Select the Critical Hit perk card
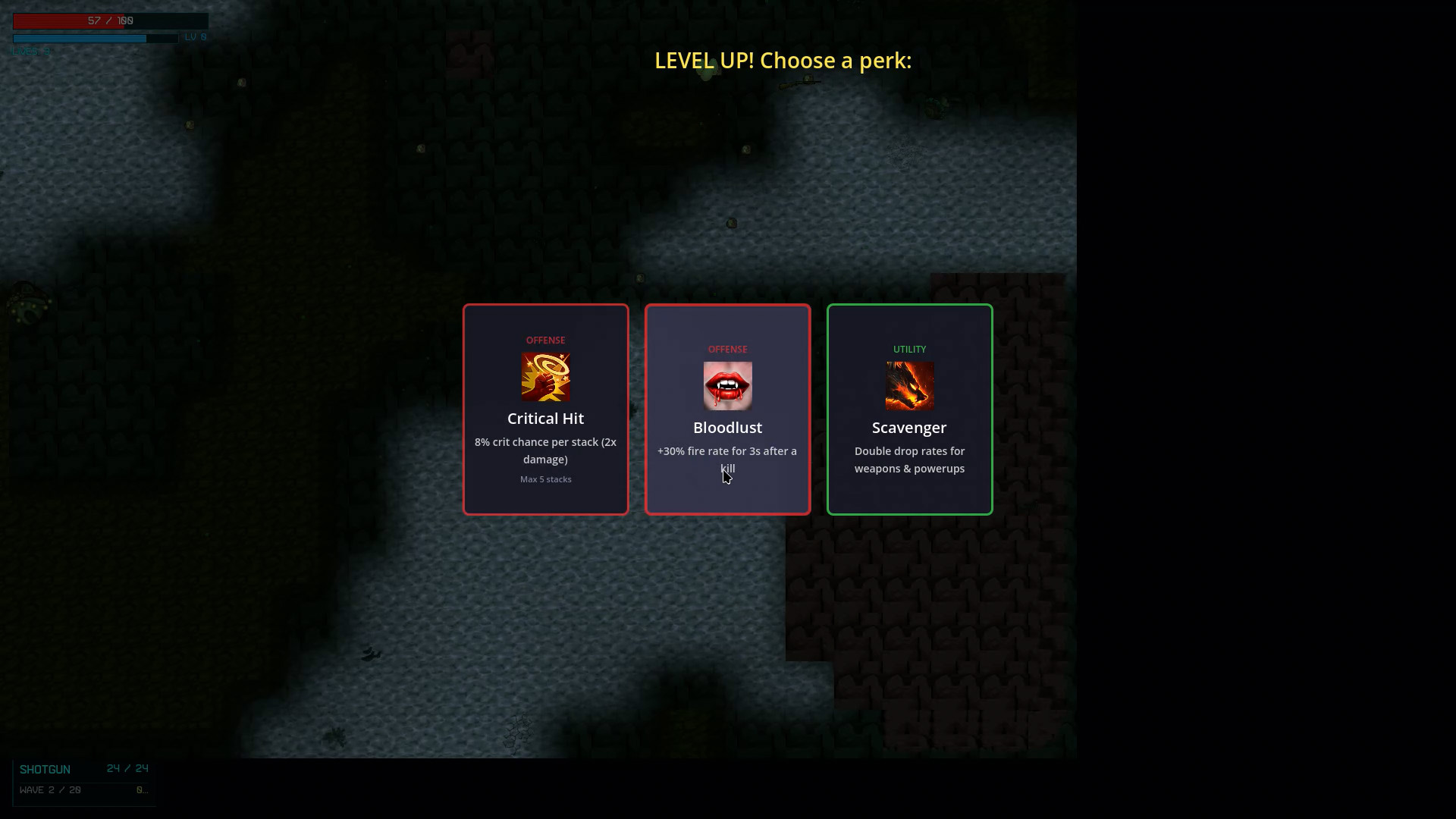 [545, 409]
